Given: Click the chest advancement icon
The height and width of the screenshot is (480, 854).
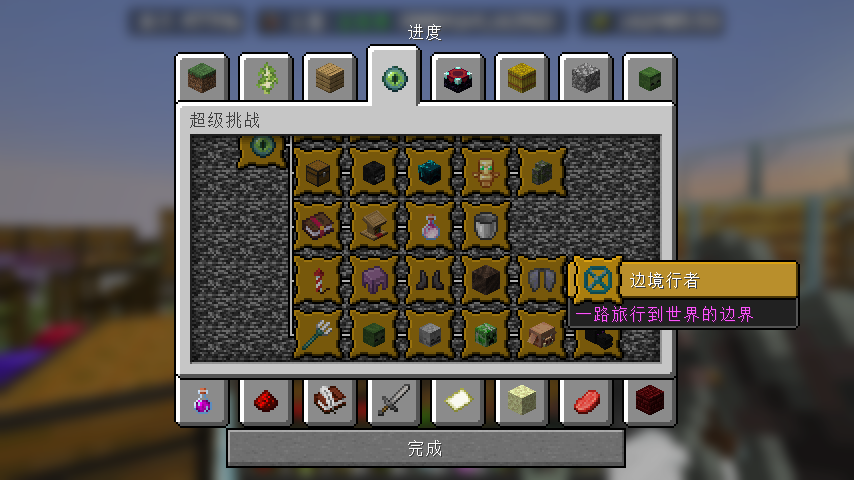Looking at the screenshot, I should click(319, 172).
